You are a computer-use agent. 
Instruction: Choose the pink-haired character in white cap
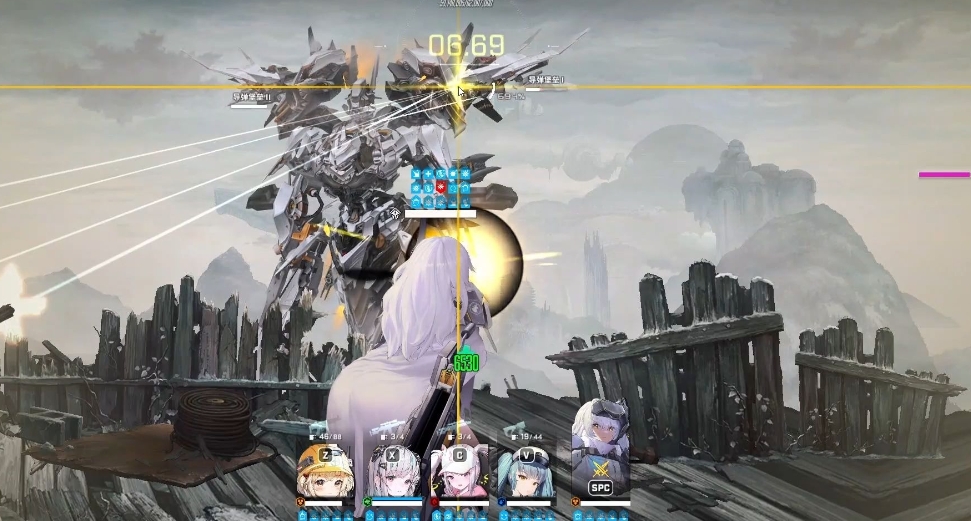(457, 473)
